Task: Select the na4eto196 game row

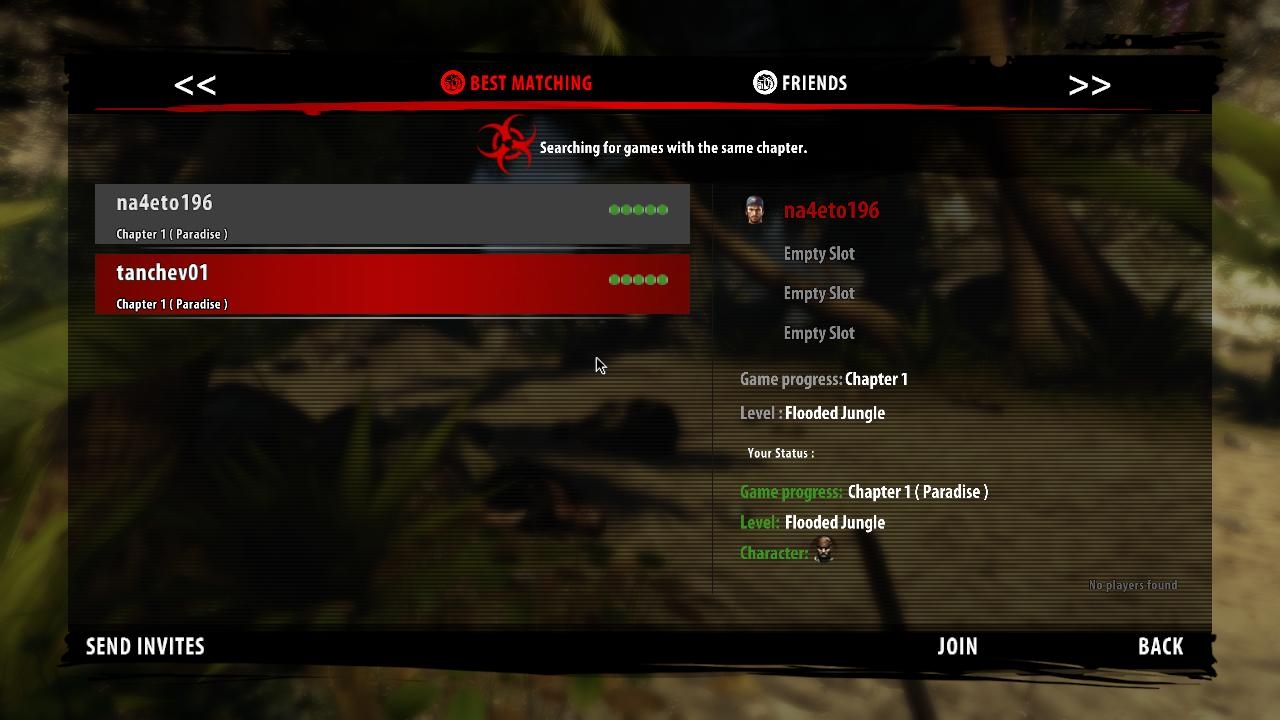Action: coord(392,214)
